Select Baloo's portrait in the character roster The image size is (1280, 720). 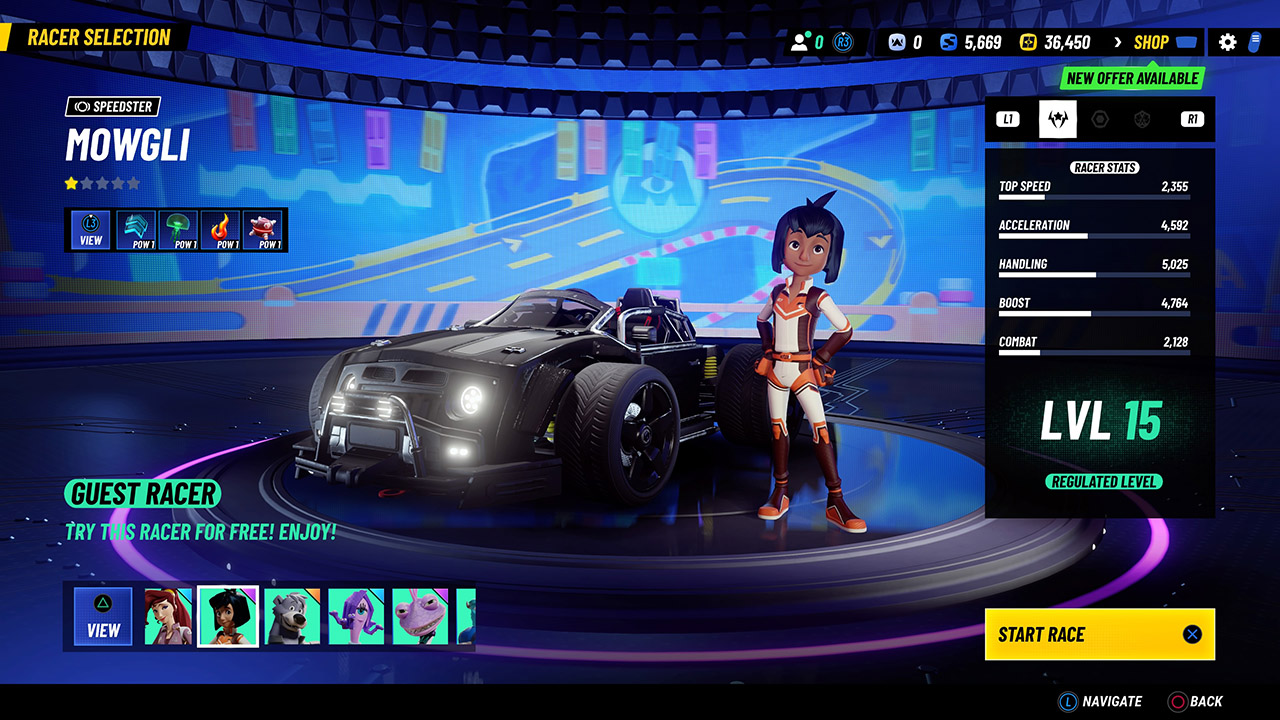292,616
